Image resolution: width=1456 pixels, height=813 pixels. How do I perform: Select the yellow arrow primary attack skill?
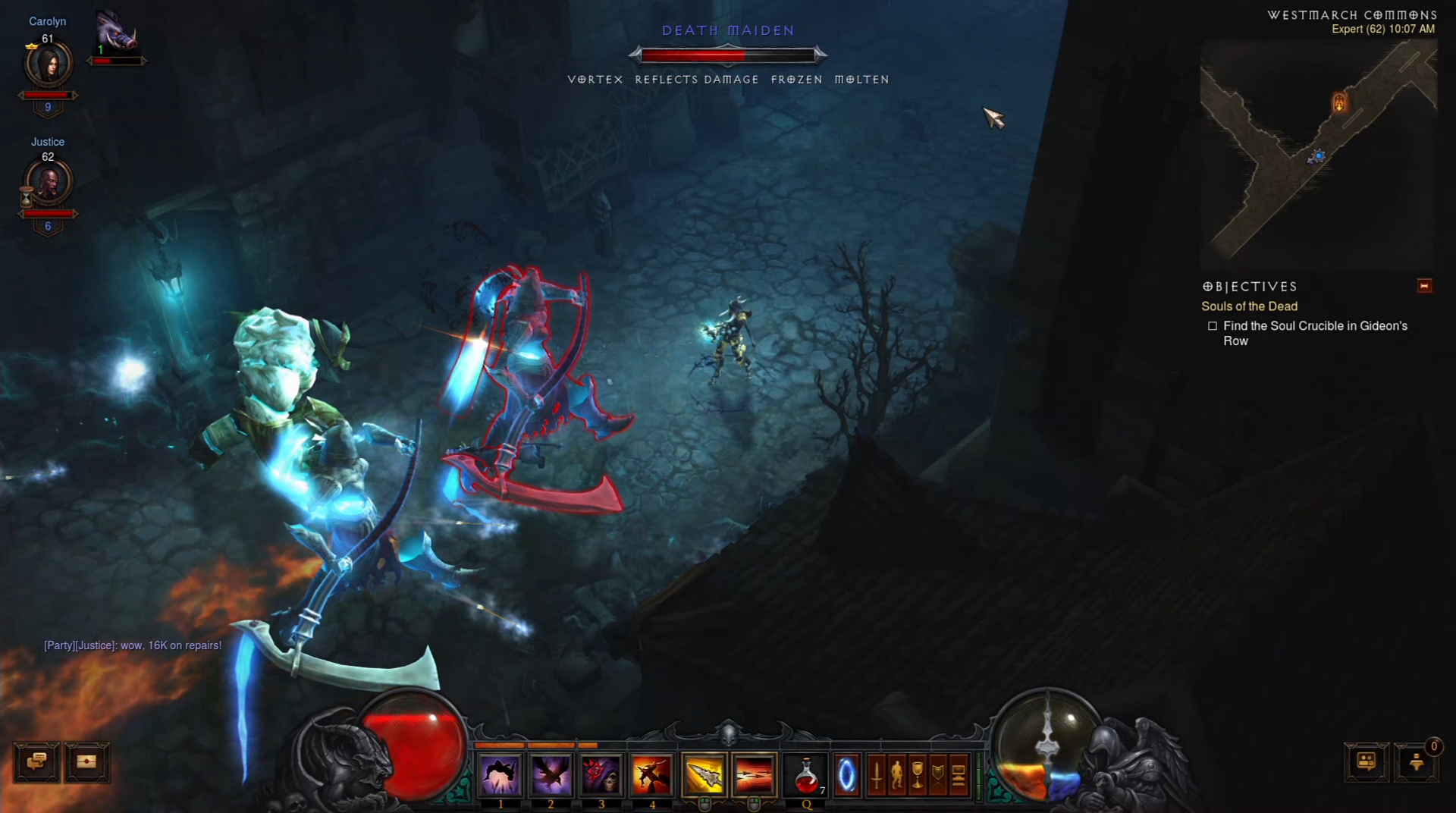[704, 775]
